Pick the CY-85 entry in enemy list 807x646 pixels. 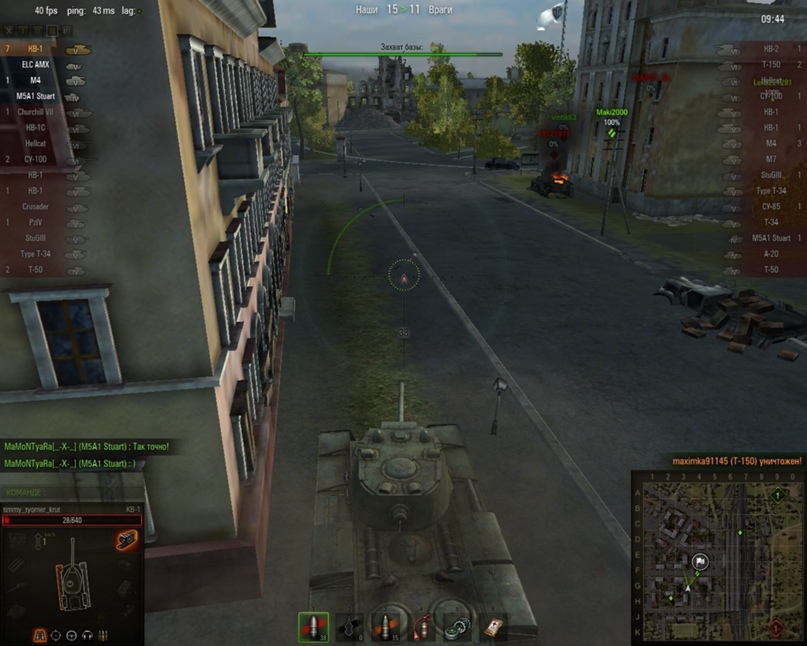(769, 206)
